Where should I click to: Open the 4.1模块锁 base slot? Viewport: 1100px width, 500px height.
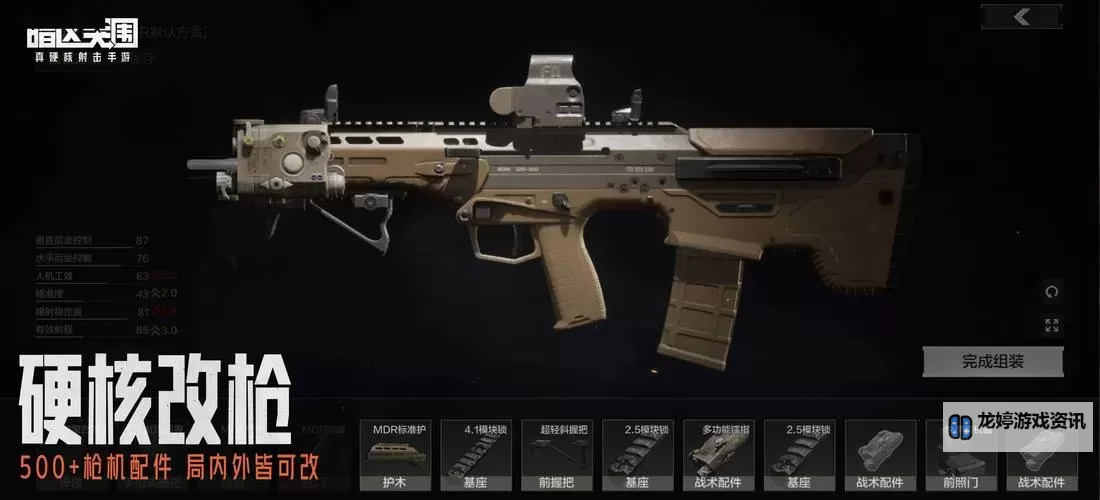click(x=476, y=454)
